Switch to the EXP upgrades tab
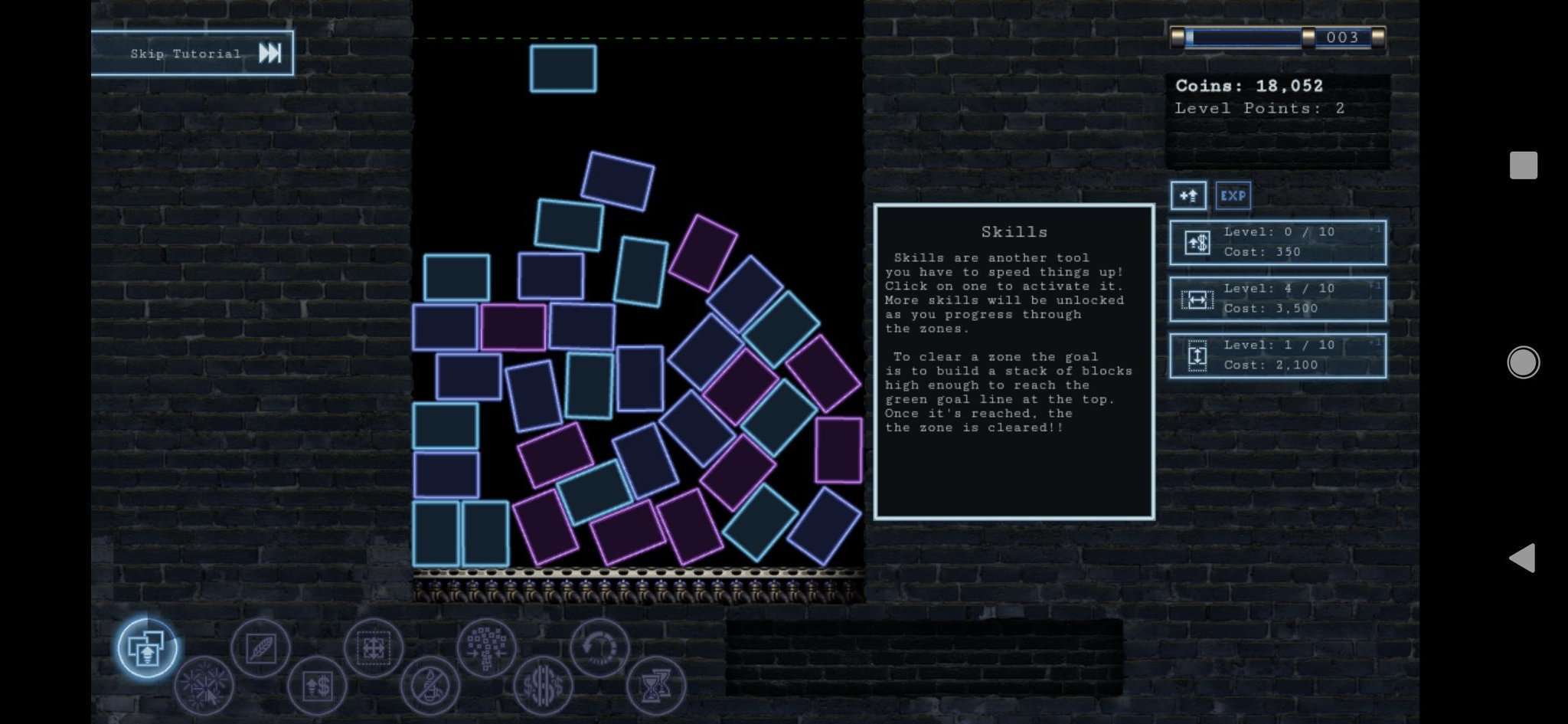This screenshot has width=1568, height=724. tap(1234, 195)
